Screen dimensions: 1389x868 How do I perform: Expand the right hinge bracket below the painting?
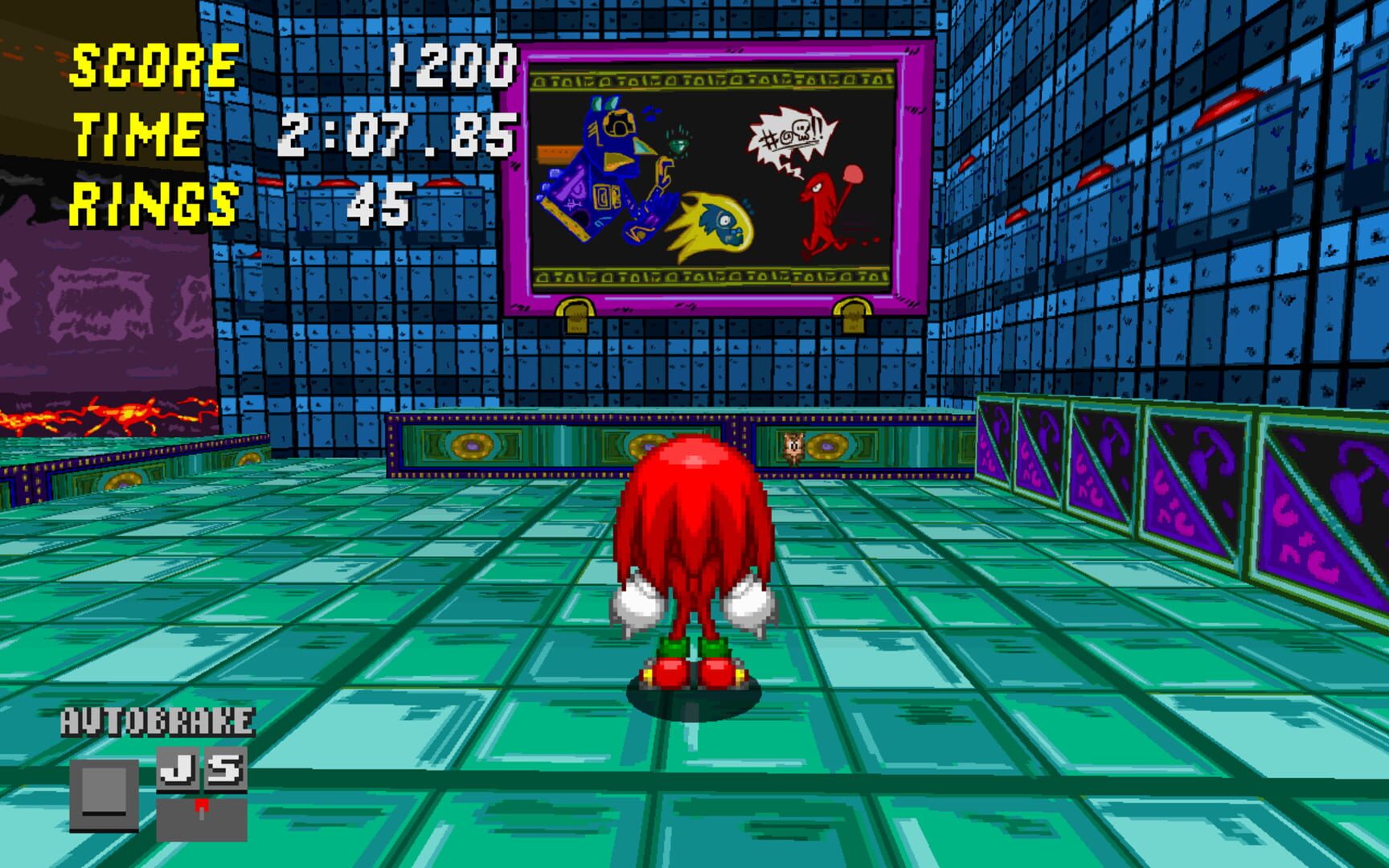point(854,315)
